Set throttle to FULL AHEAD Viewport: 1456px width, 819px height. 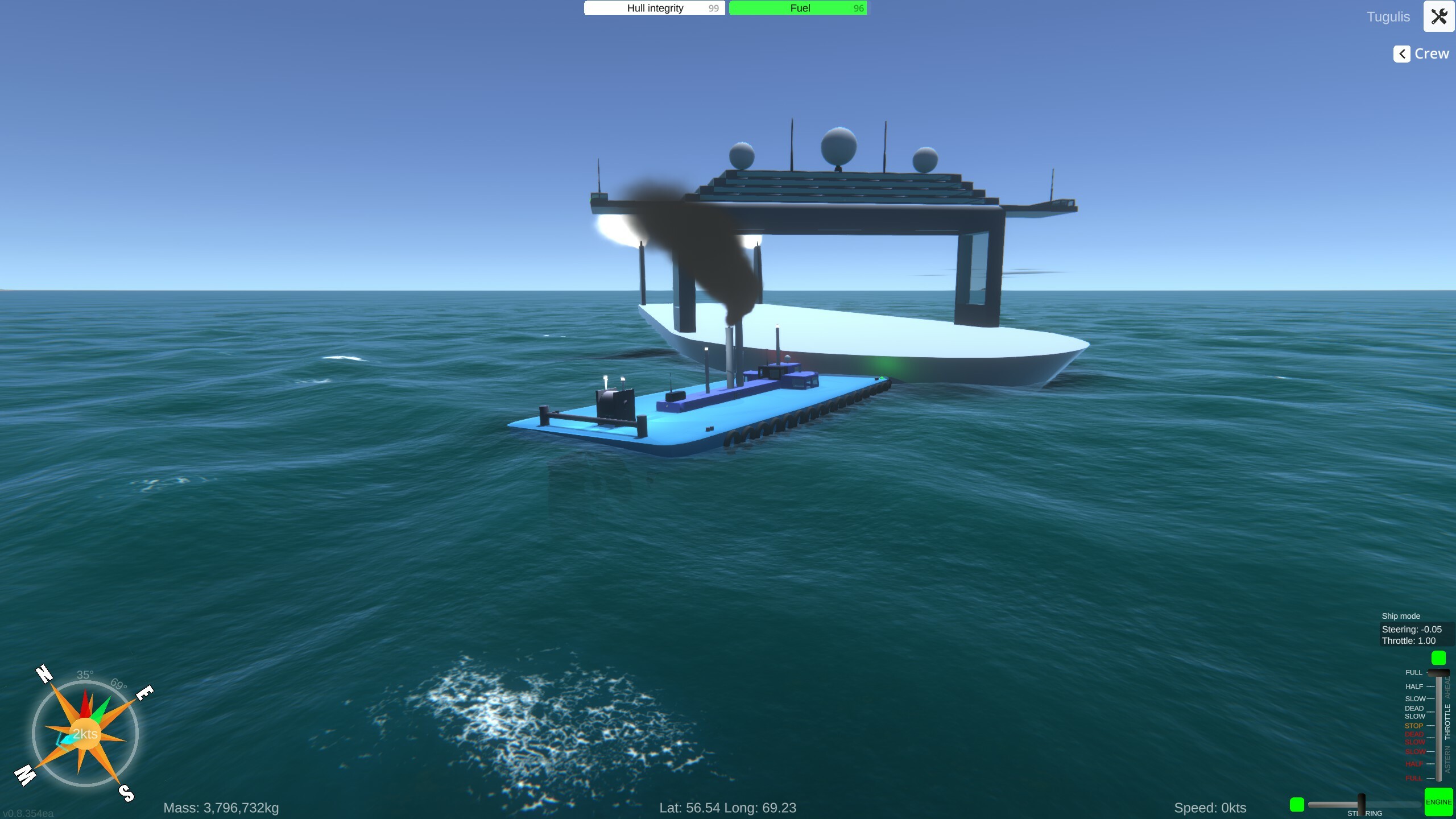(1413, 672)
